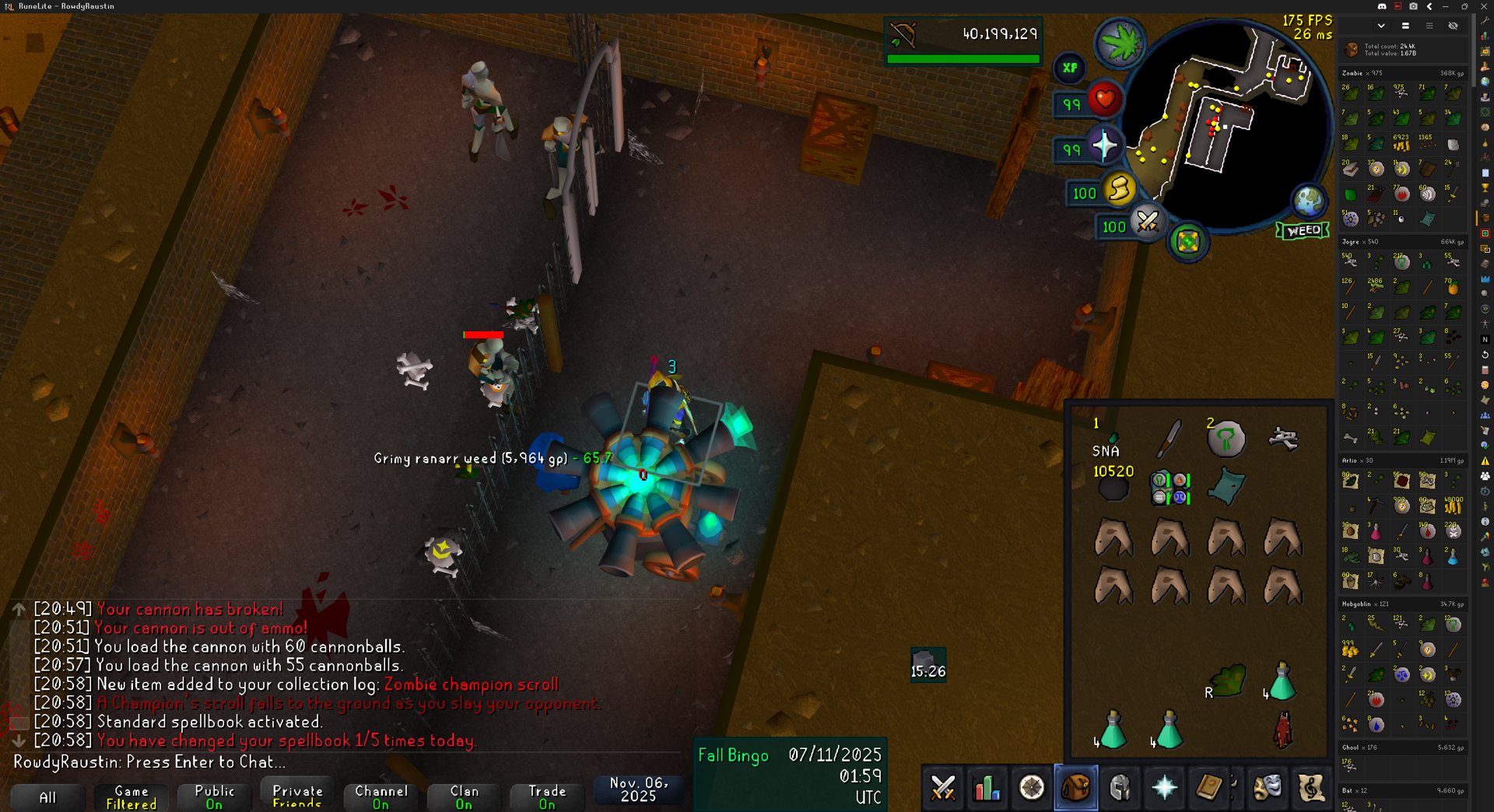Screen dimensions: 1494x812
Task: Open the Combat Options crossed swords tab
Action: (943, 788)
